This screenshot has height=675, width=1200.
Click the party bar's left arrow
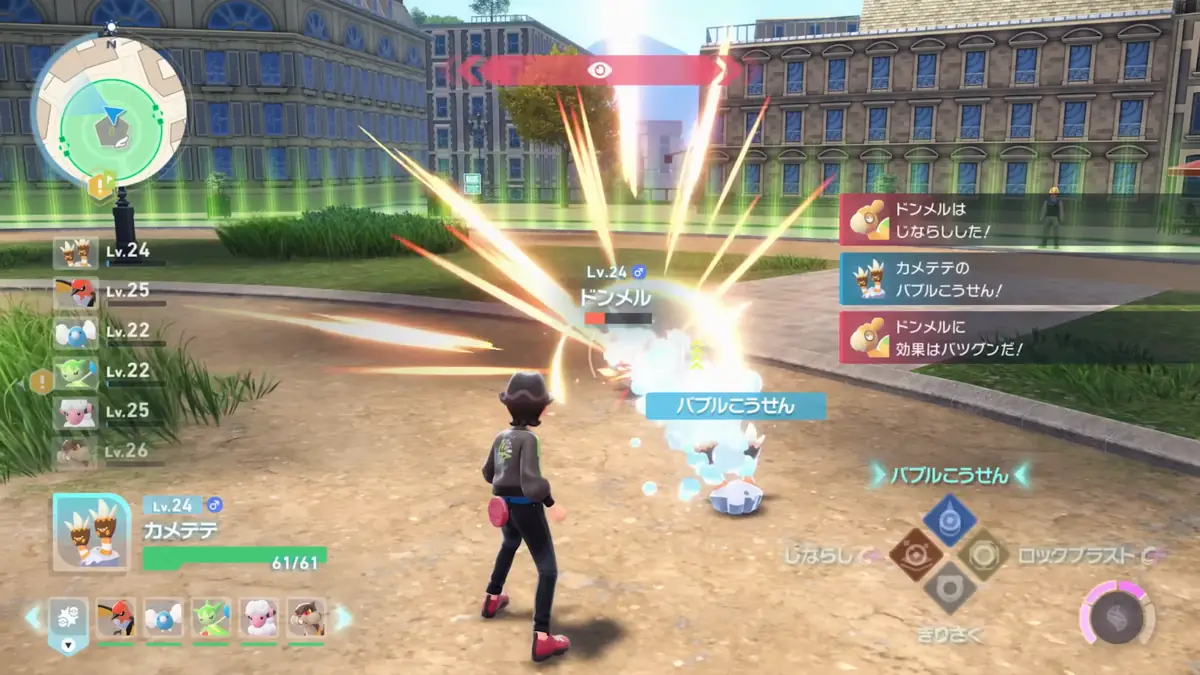click(x=33, y=617)
